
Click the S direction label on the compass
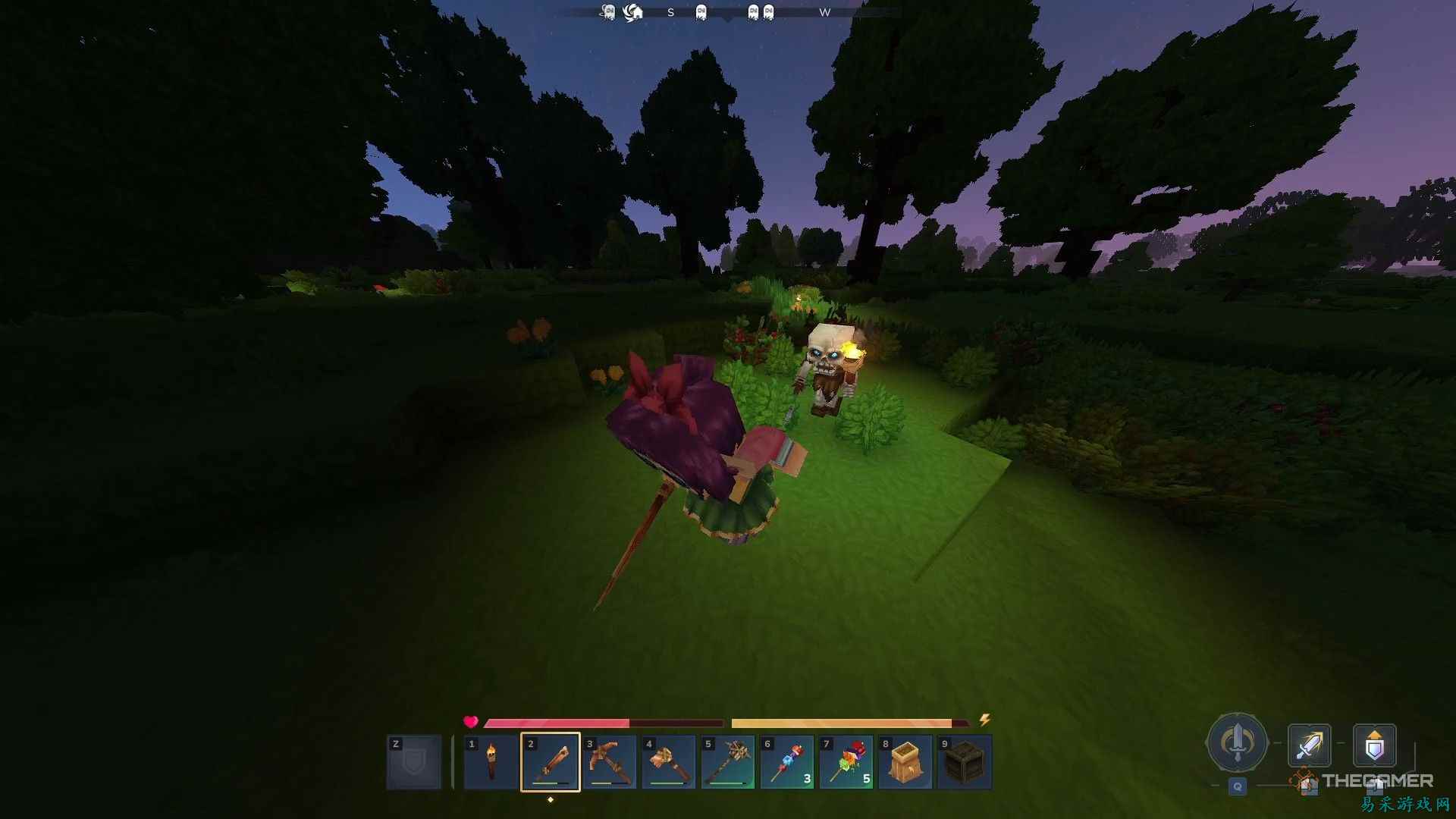[x=670, y=12]
